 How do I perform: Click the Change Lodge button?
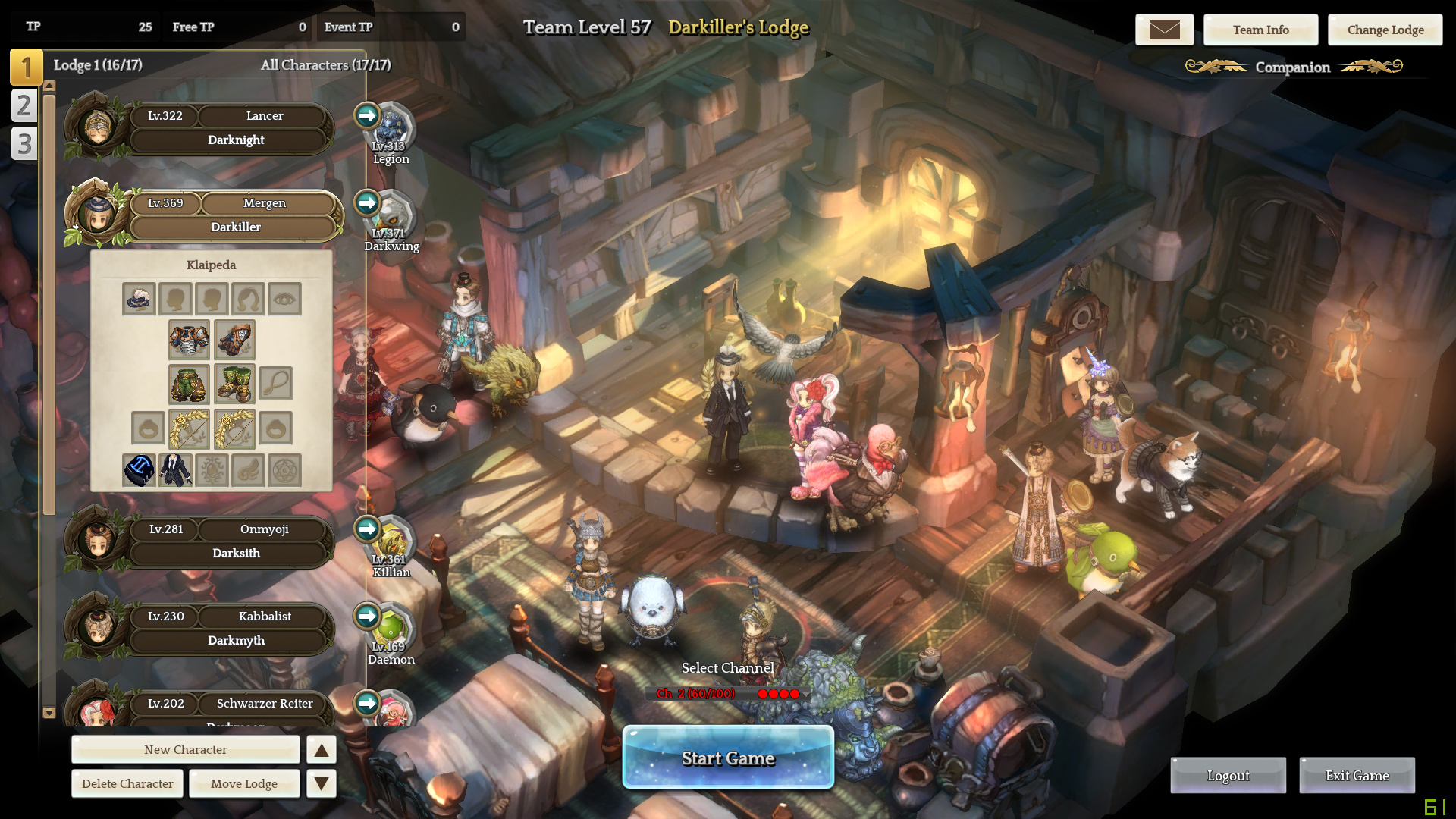(1385, 30)
